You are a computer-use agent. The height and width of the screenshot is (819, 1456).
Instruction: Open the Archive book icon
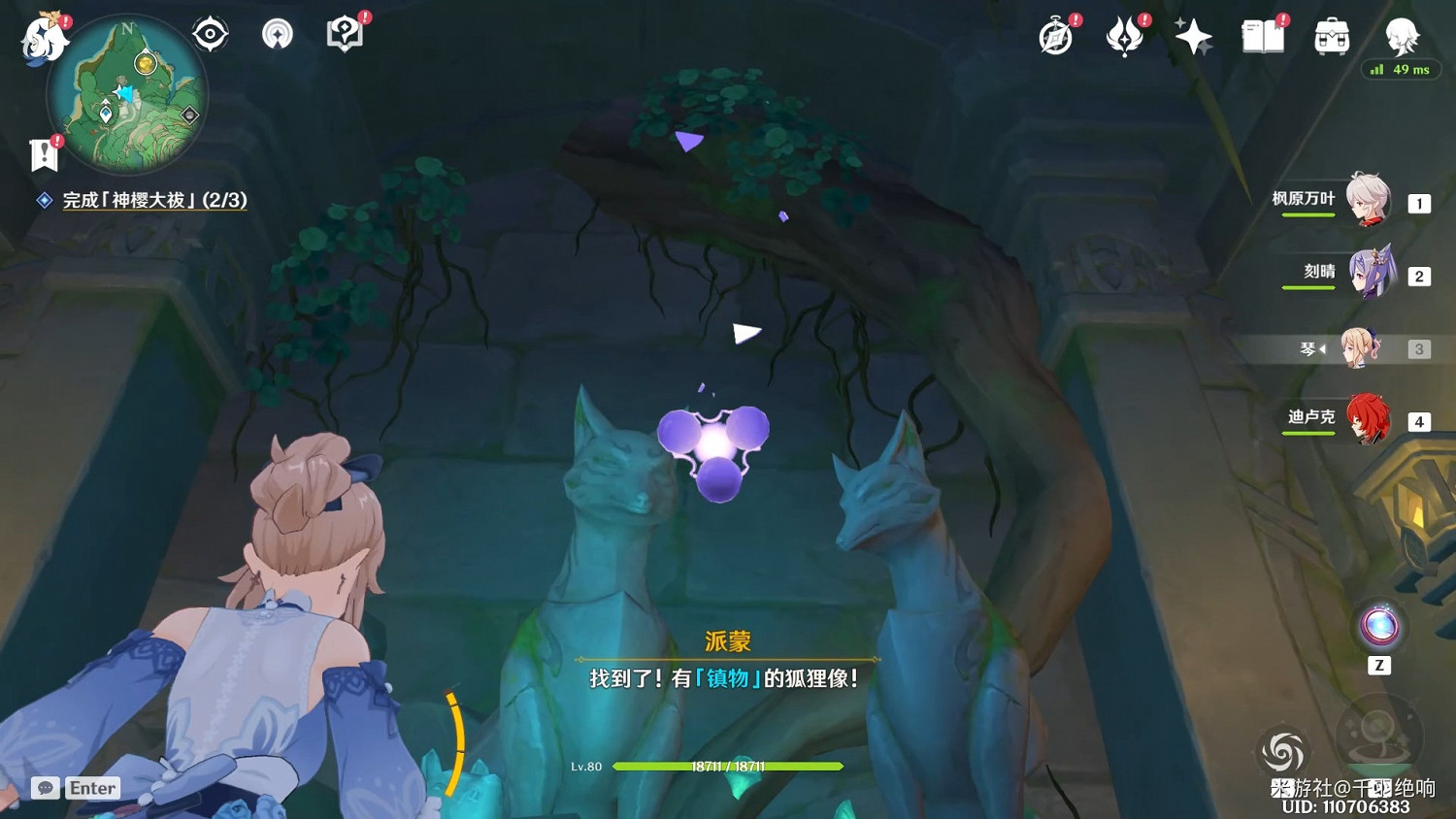coord(1262,37)
